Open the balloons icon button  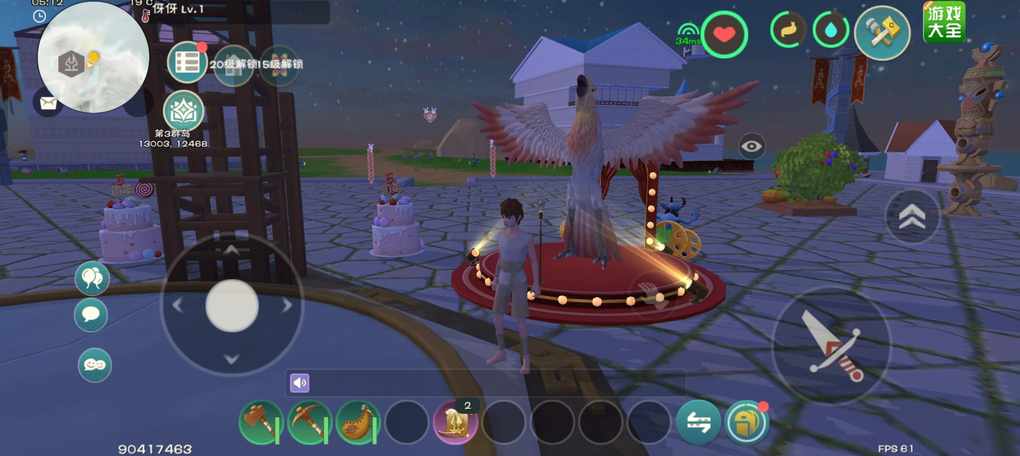tap(92, 278)
